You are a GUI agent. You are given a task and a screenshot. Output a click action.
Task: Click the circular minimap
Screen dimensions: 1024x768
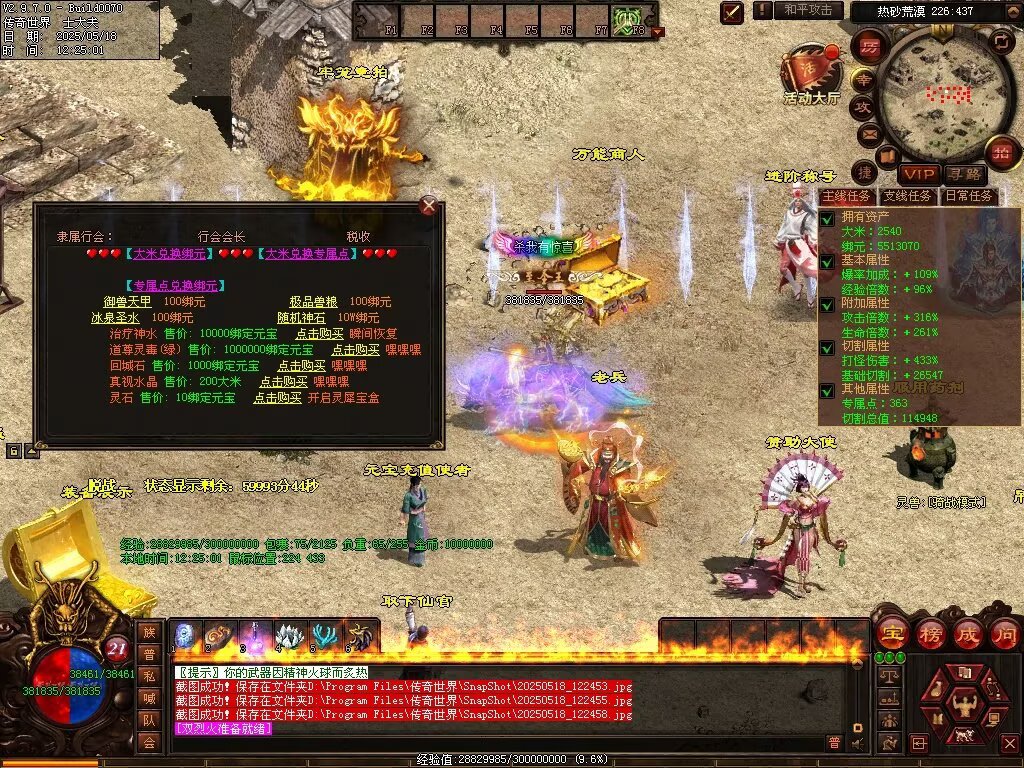point(935,90)
